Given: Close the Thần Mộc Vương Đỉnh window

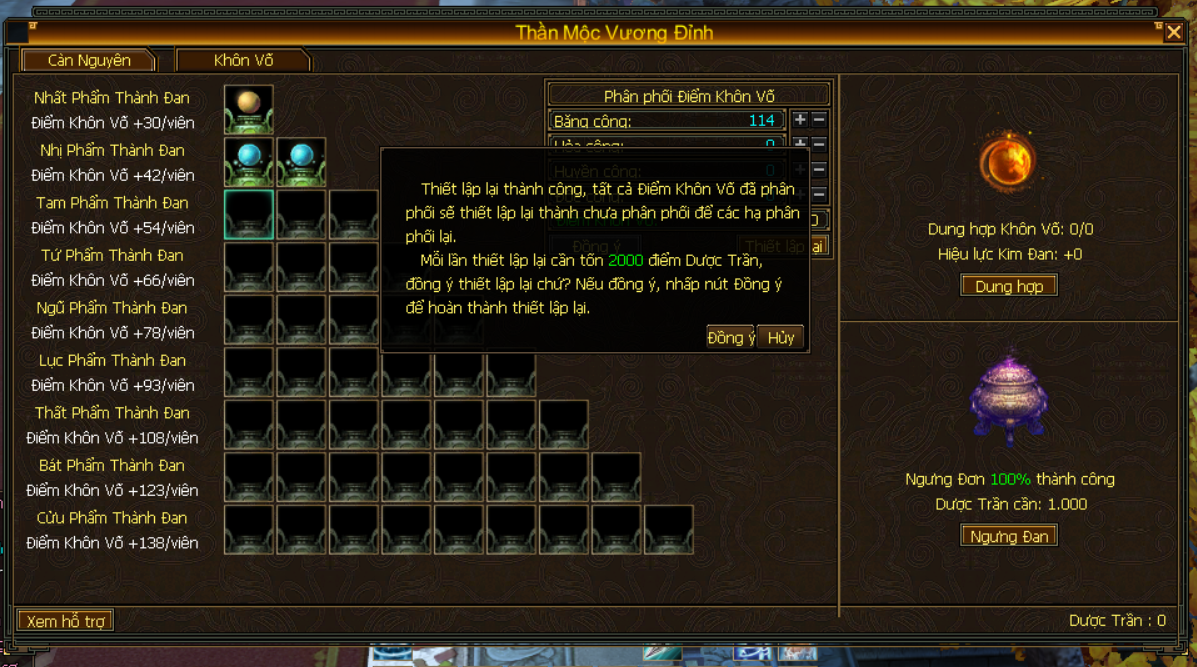Looking at the screenshot, I should [1174, 33].
